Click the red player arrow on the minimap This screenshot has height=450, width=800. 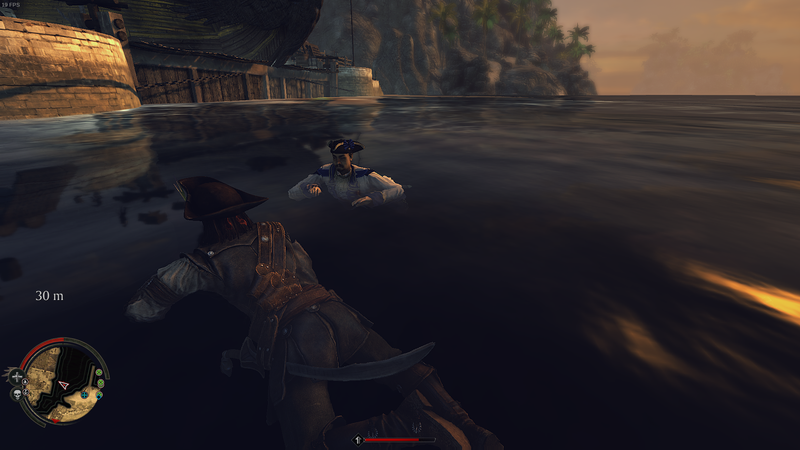click(x=65, y=384)
